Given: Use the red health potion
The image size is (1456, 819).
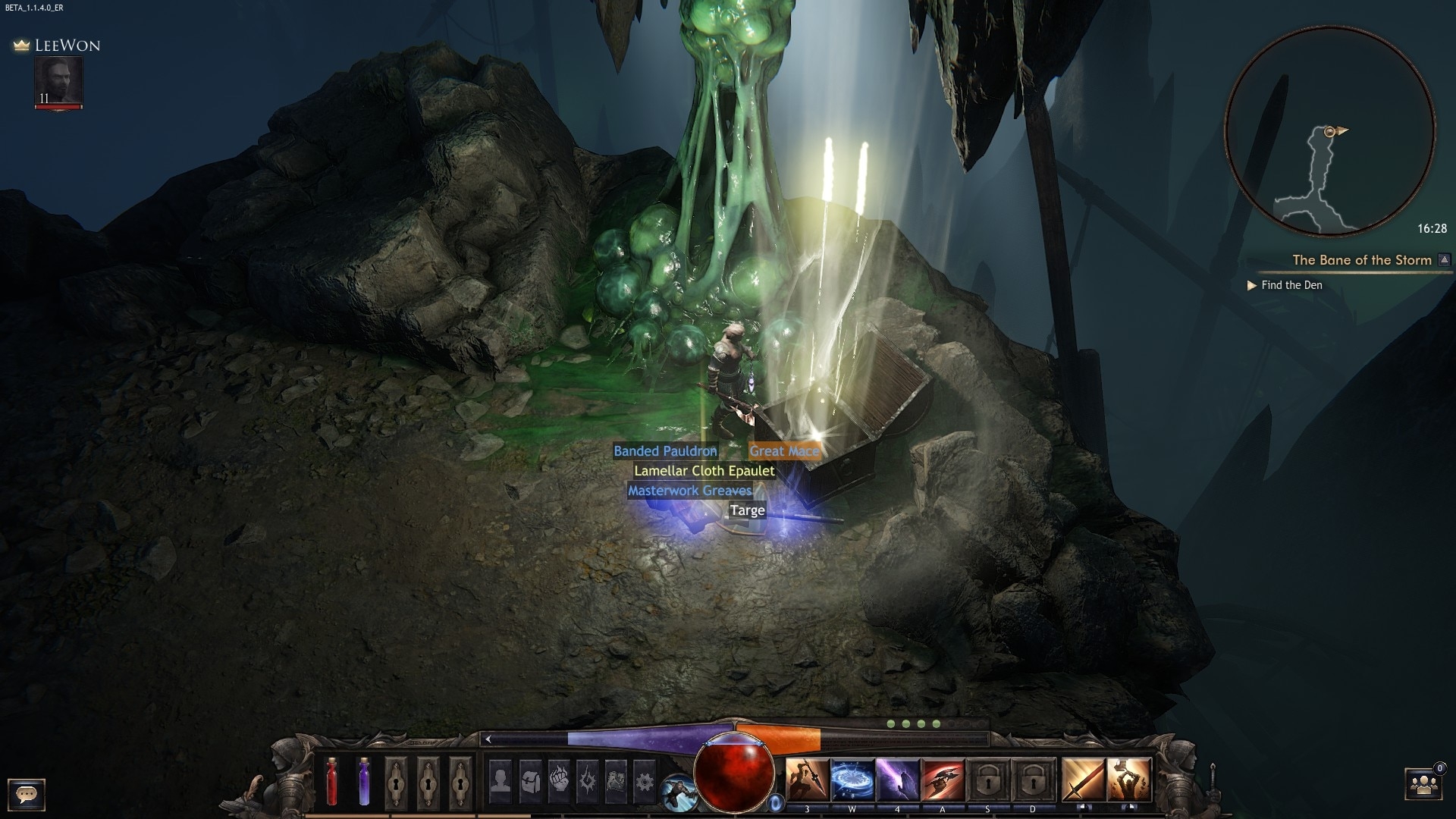Looking at the screenshot, I should pos(331,781).
